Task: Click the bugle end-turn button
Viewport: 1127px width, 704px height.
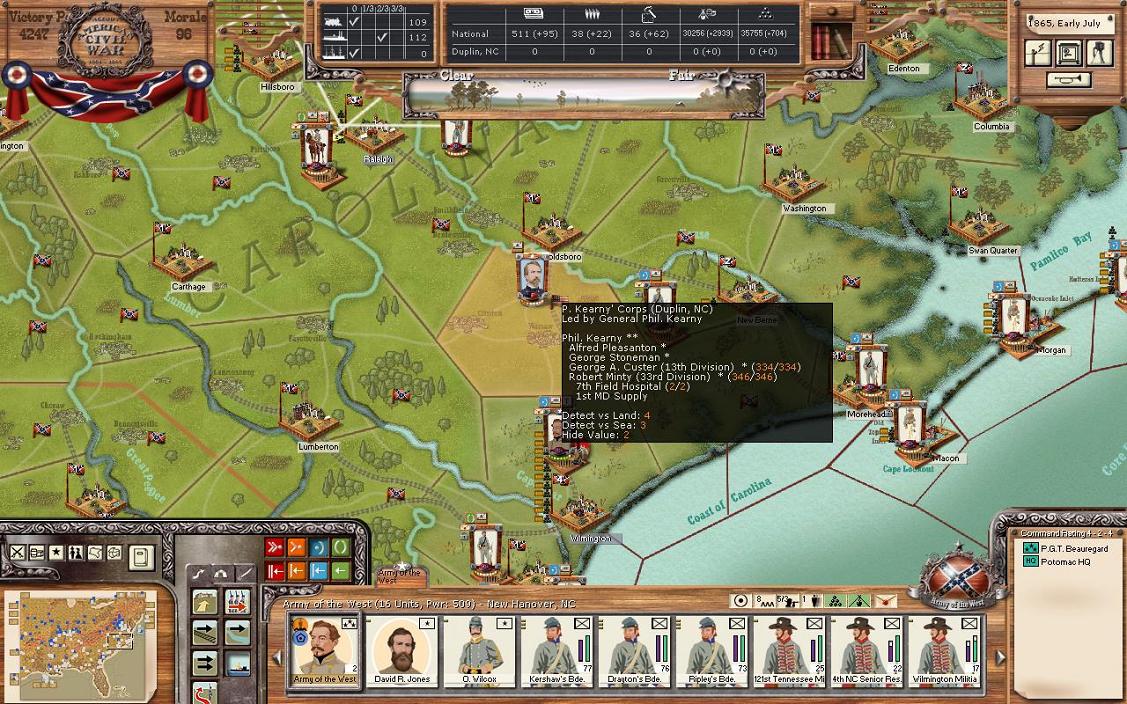Action: 1068,80
